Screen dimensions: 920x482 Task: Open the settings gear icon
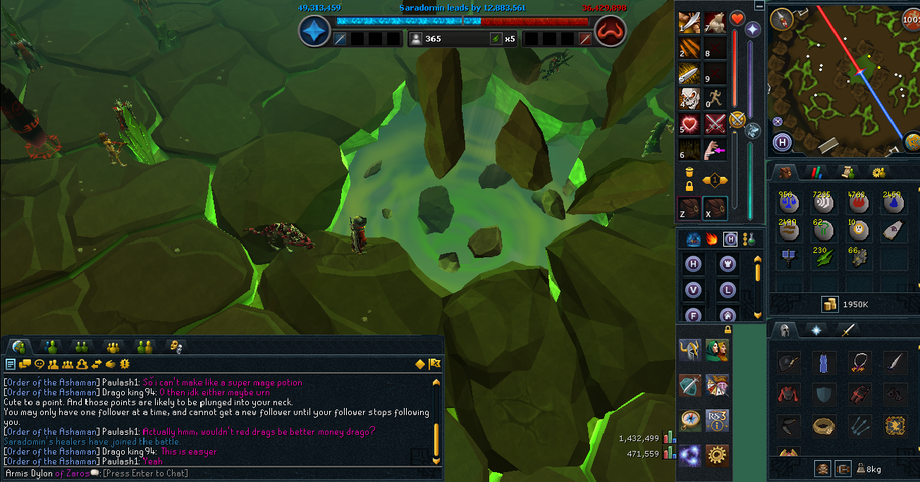pos(716,454)
